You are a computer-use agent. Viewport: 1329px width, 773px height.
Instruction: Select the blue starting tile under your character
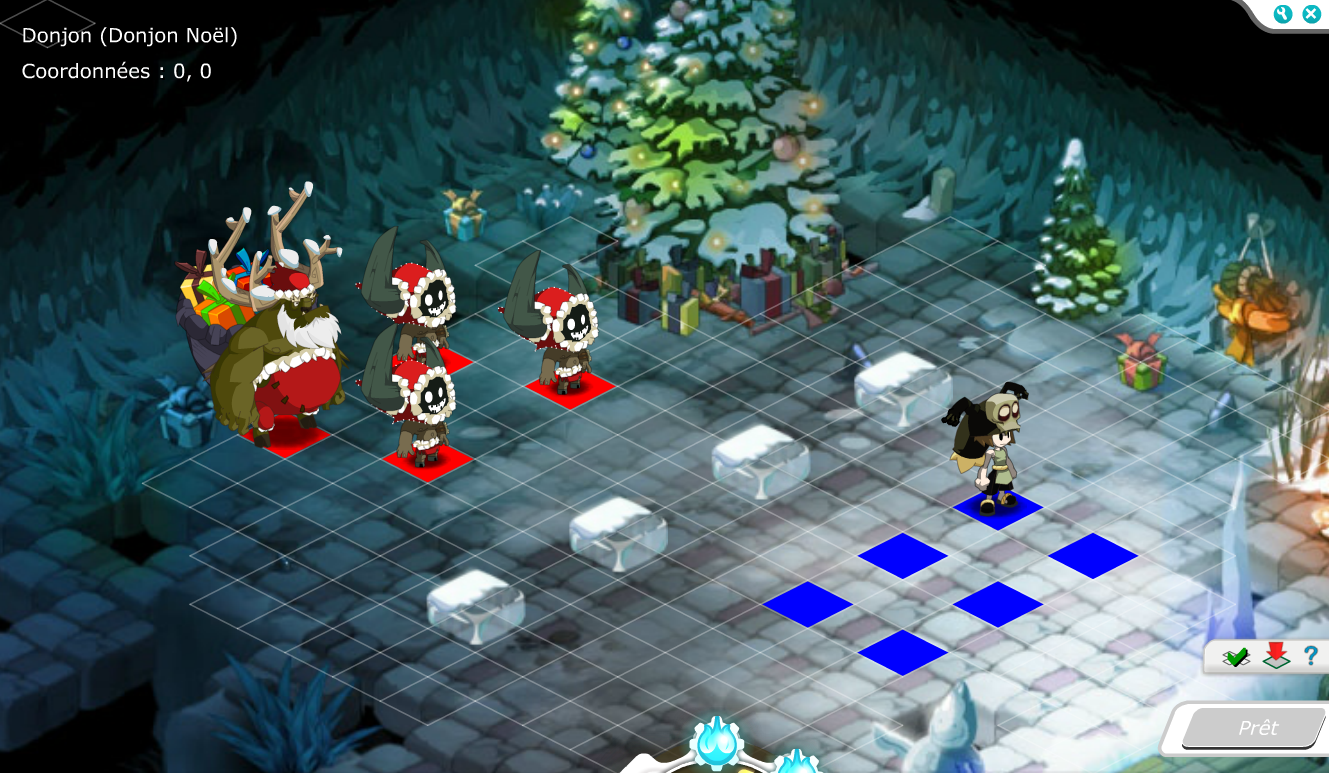point(998,509)
